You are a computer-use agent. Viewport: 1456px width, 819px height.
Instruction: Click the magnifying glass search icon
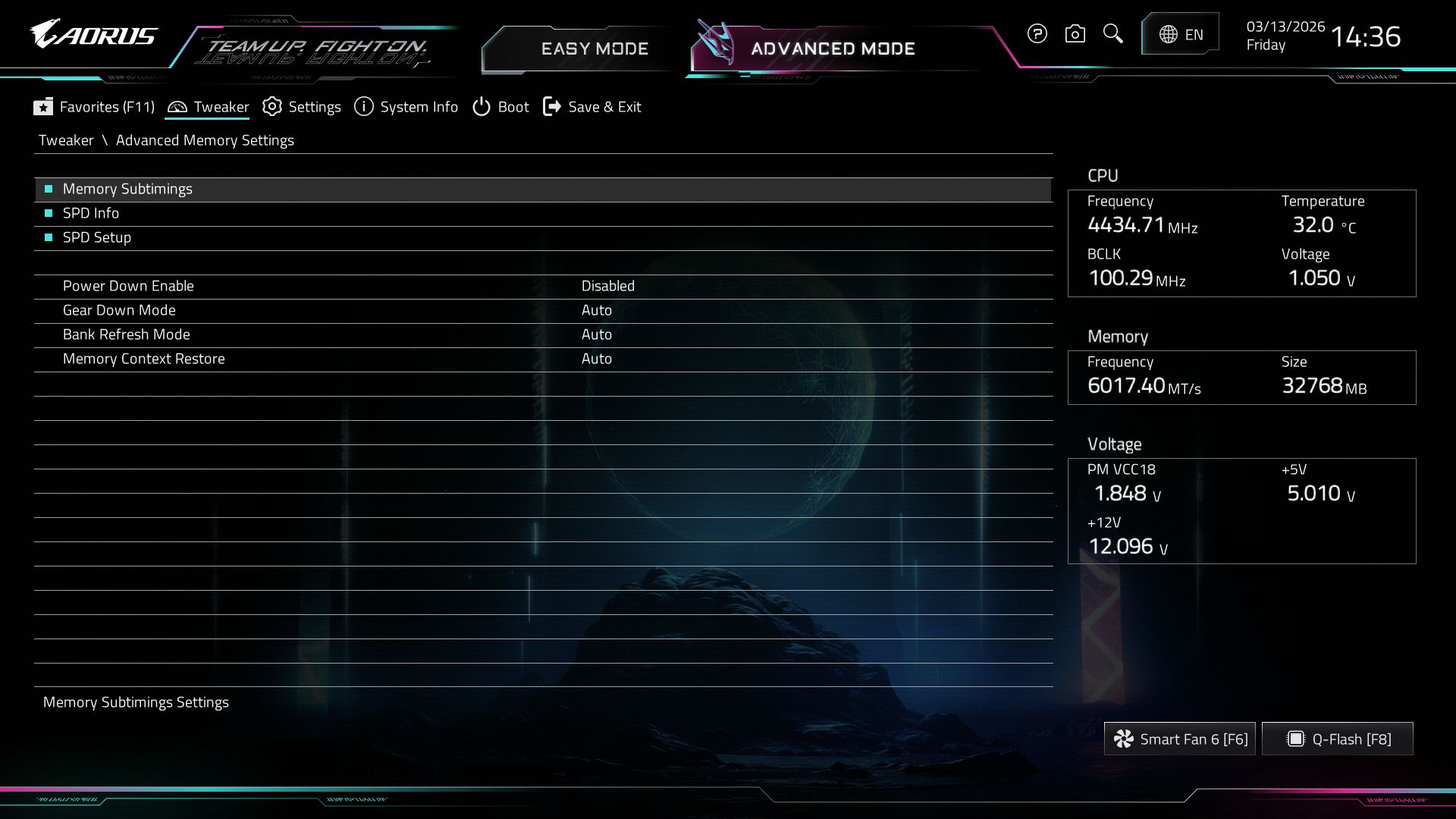coord(1112,33)
